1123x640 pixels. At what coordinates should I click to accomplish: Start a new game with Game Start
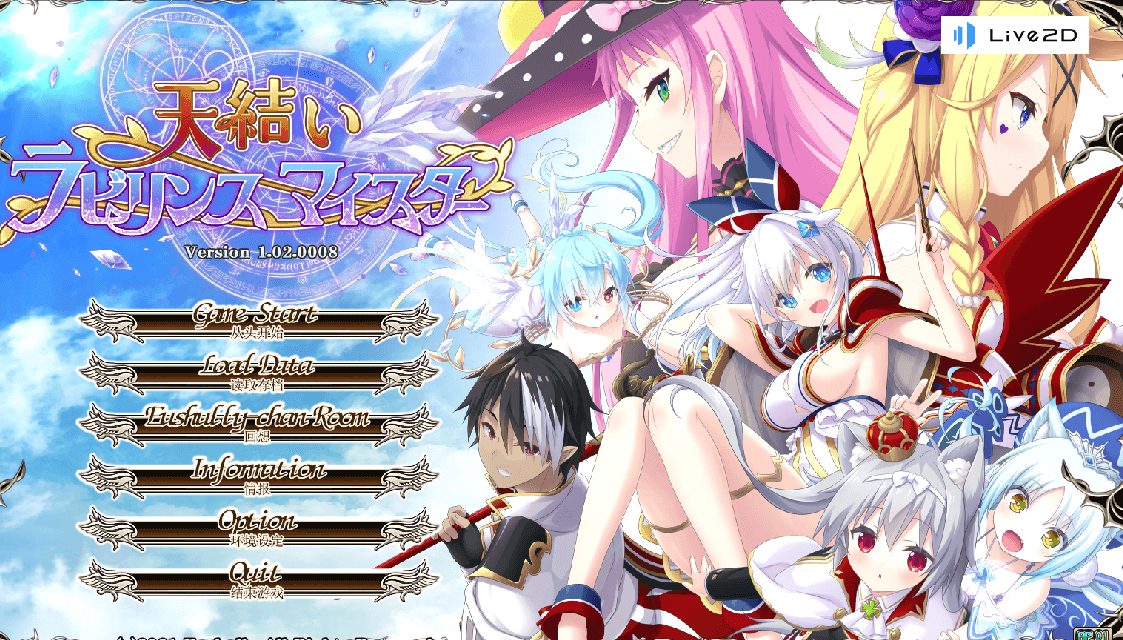coord(258,320)
